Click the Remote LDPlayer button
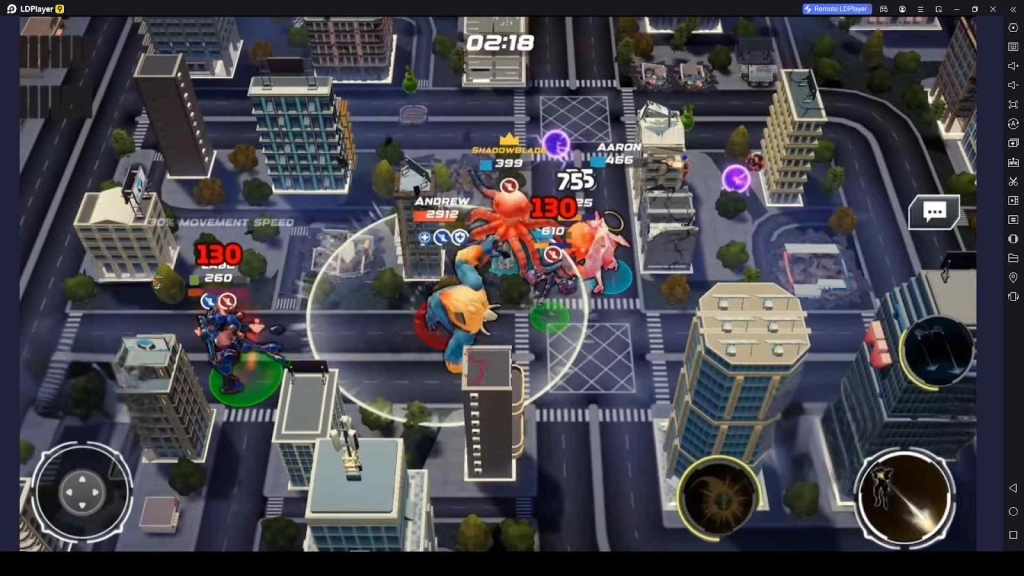The image size is (1024, 576). (837, 9)
